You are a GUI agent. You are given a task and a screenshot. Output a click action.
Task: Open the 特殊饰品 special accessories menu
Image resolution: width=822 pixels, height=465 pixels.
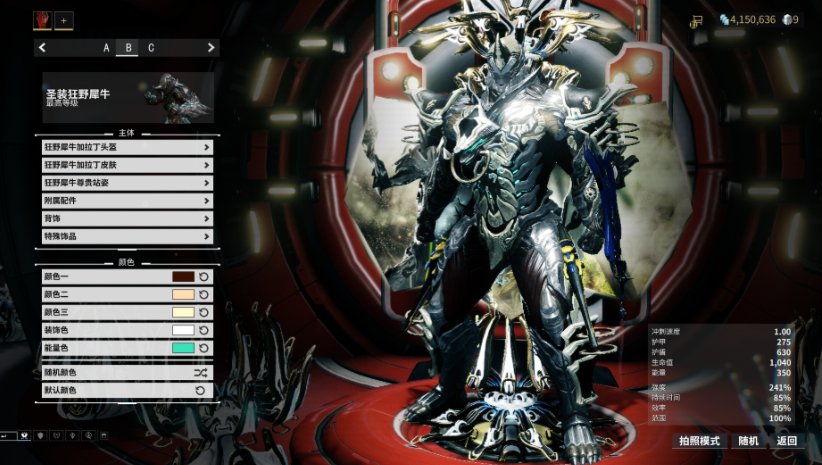pos(126,237)
